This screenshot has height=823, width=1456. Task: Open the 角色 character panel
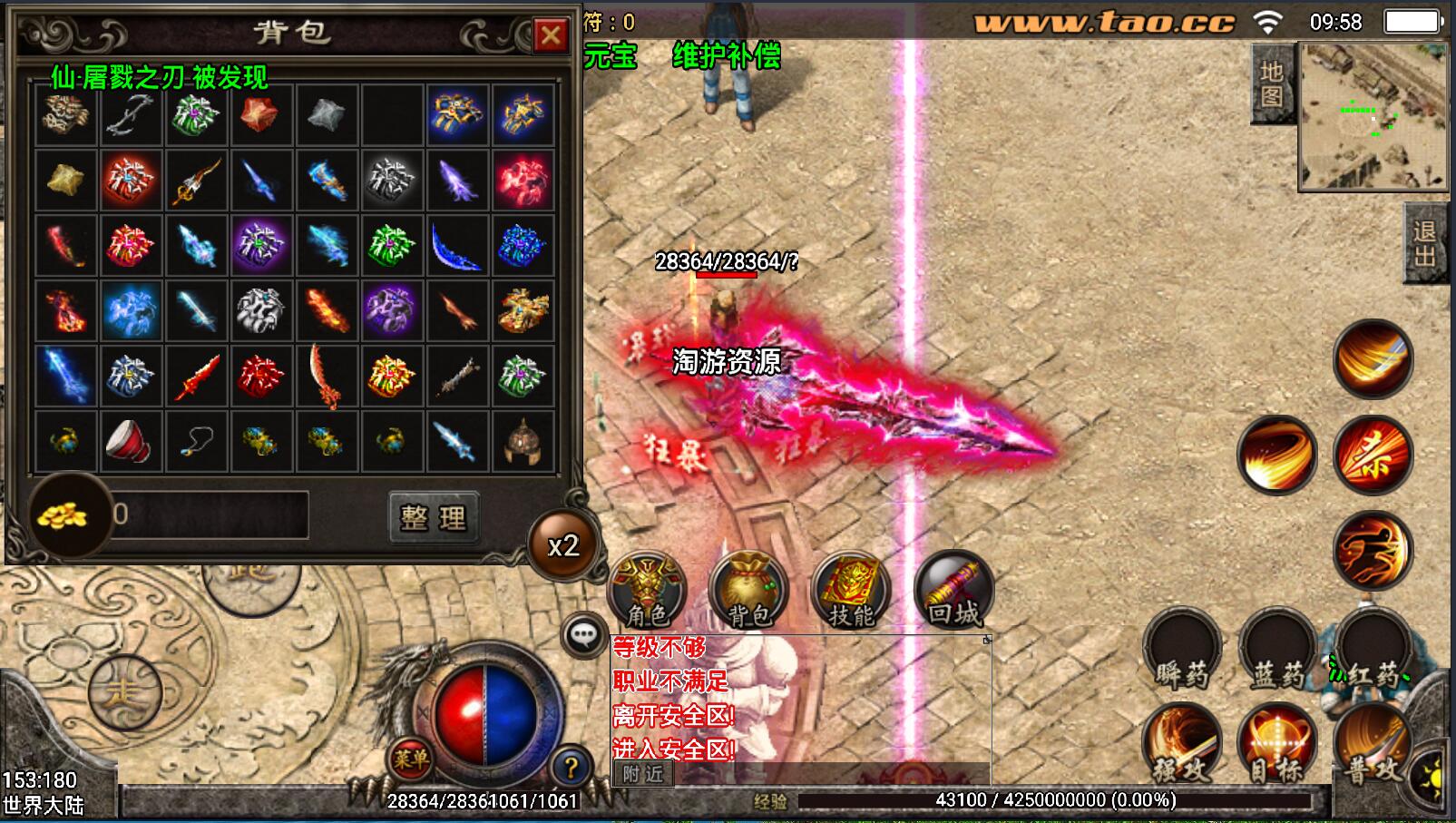(x=648, y=590)
